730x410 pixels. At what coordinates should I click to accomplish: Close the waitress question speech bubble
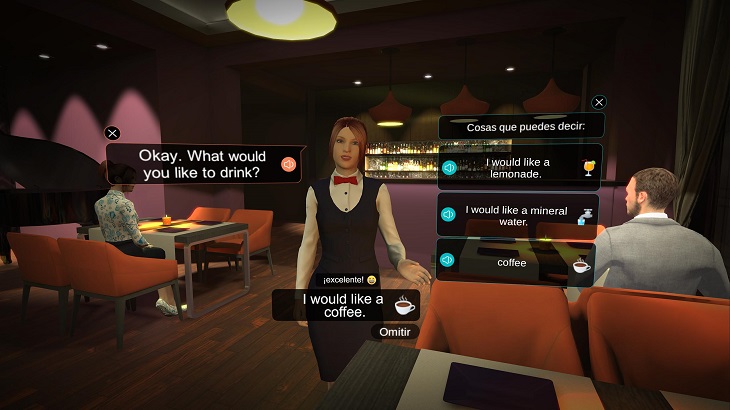[113, 133]
